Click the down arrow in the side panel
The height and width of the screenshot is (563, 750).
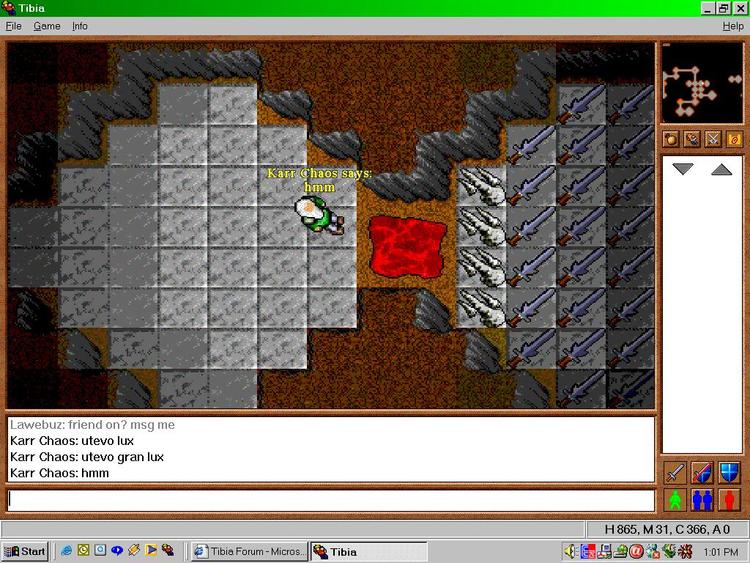(x=683, y=170)
